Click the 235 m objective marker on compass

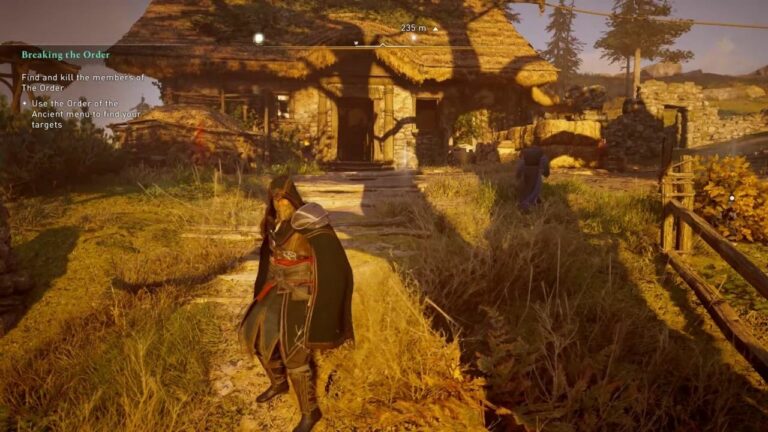coord(413,37)
